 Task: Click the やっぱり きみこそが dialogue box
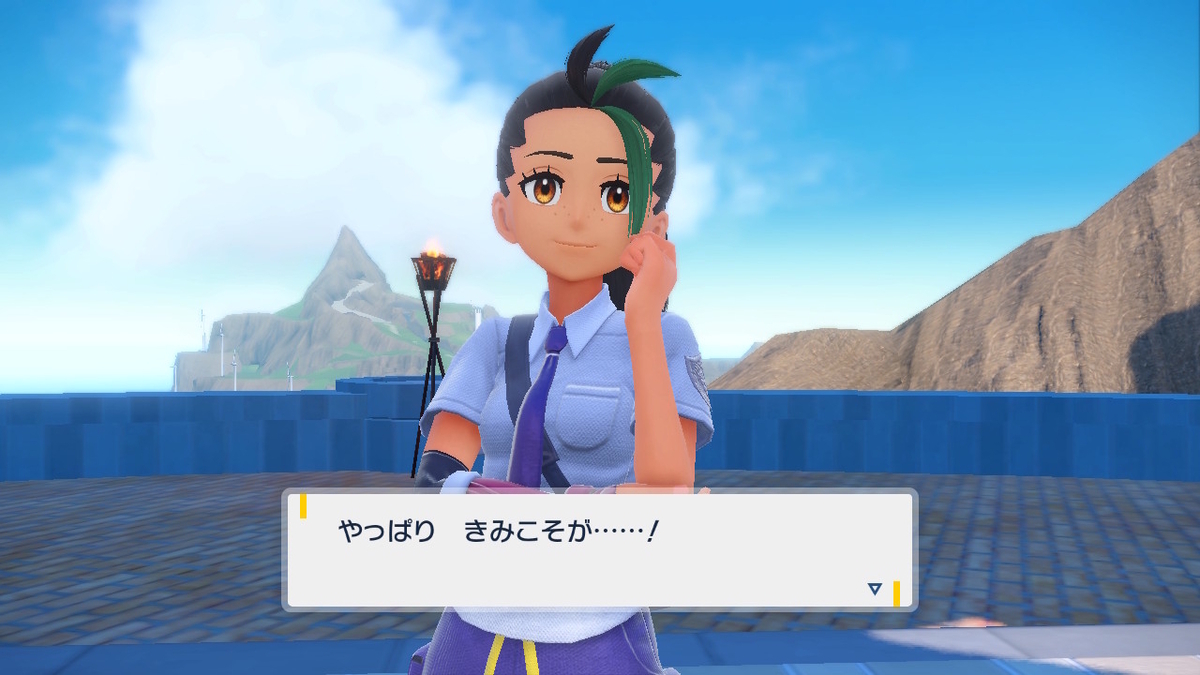coord(600,549)
